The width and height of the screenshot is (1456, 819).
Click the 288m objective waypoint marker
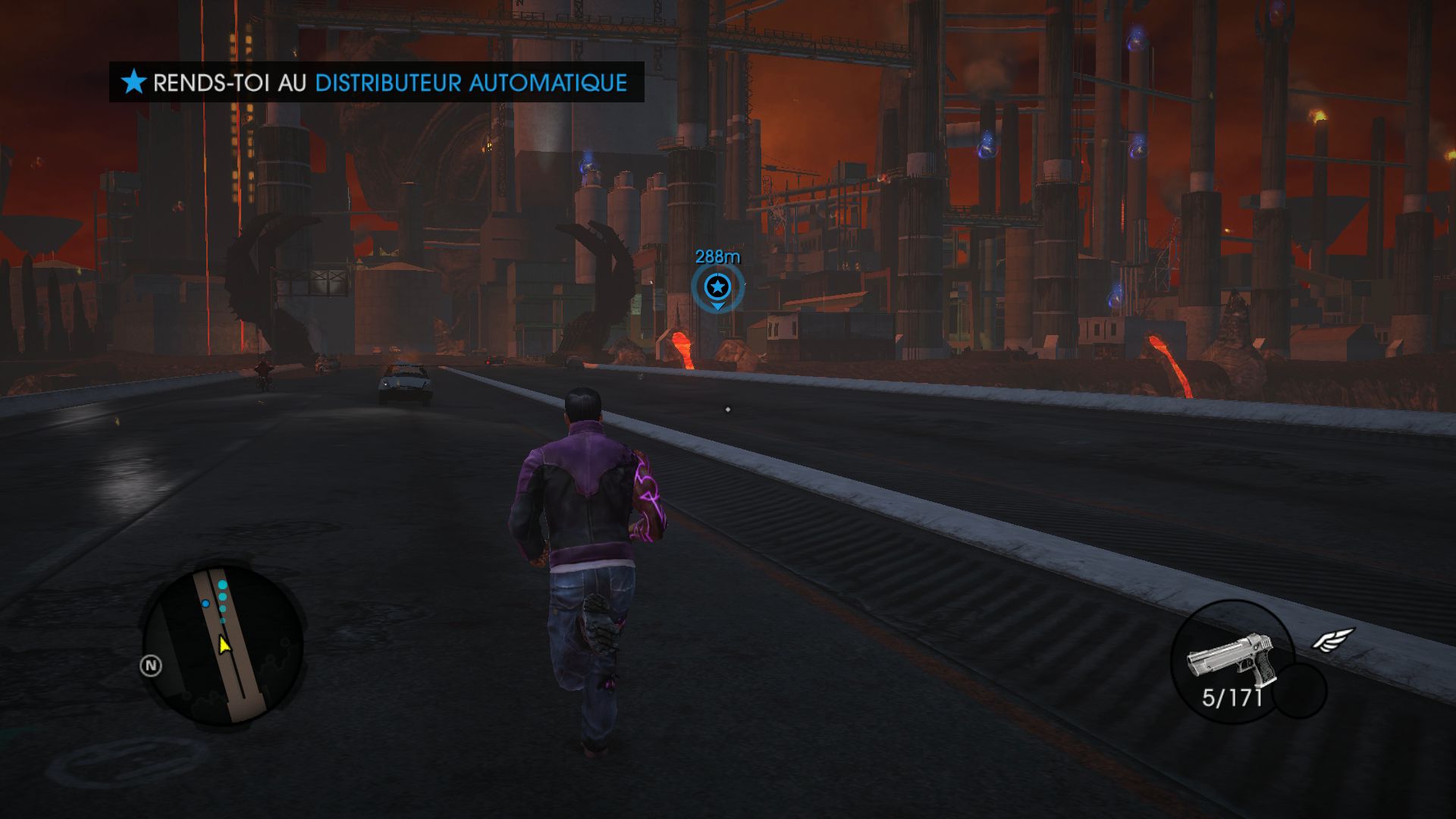pyautogui.click(x=717, y=287)
